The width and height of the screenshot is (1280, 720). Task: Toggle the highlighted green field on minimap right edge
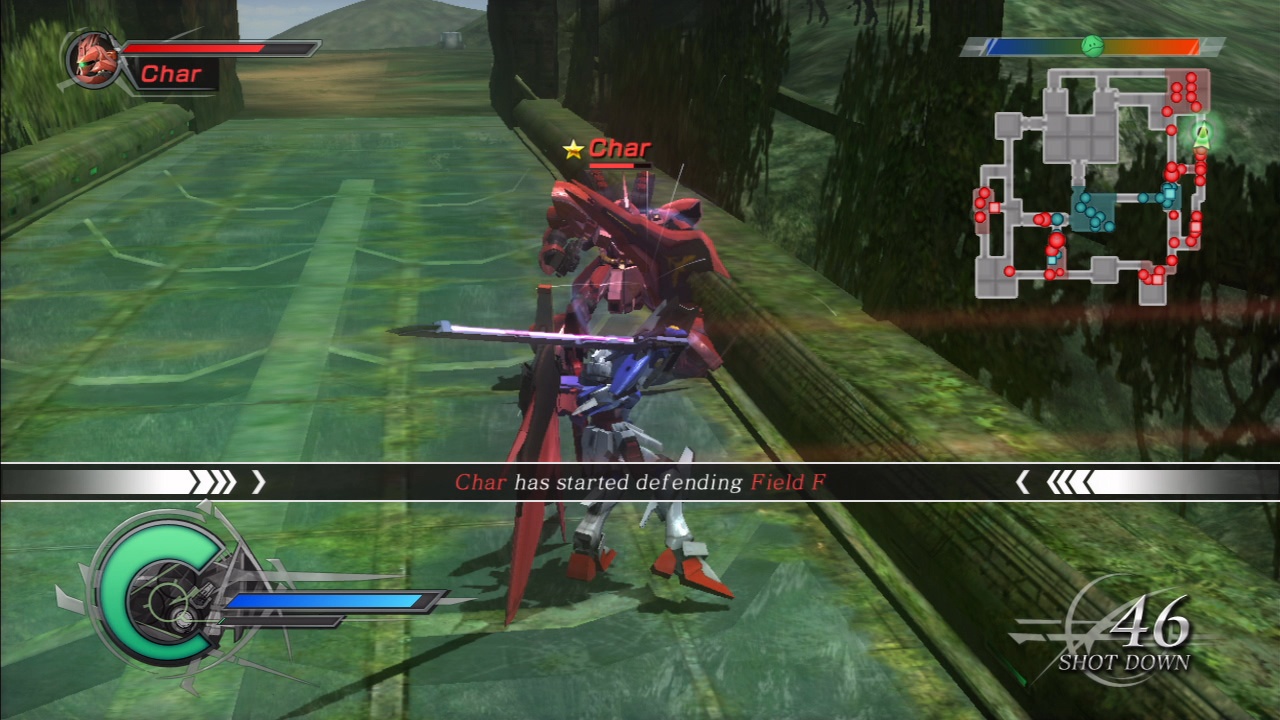tap(1200, 137)
